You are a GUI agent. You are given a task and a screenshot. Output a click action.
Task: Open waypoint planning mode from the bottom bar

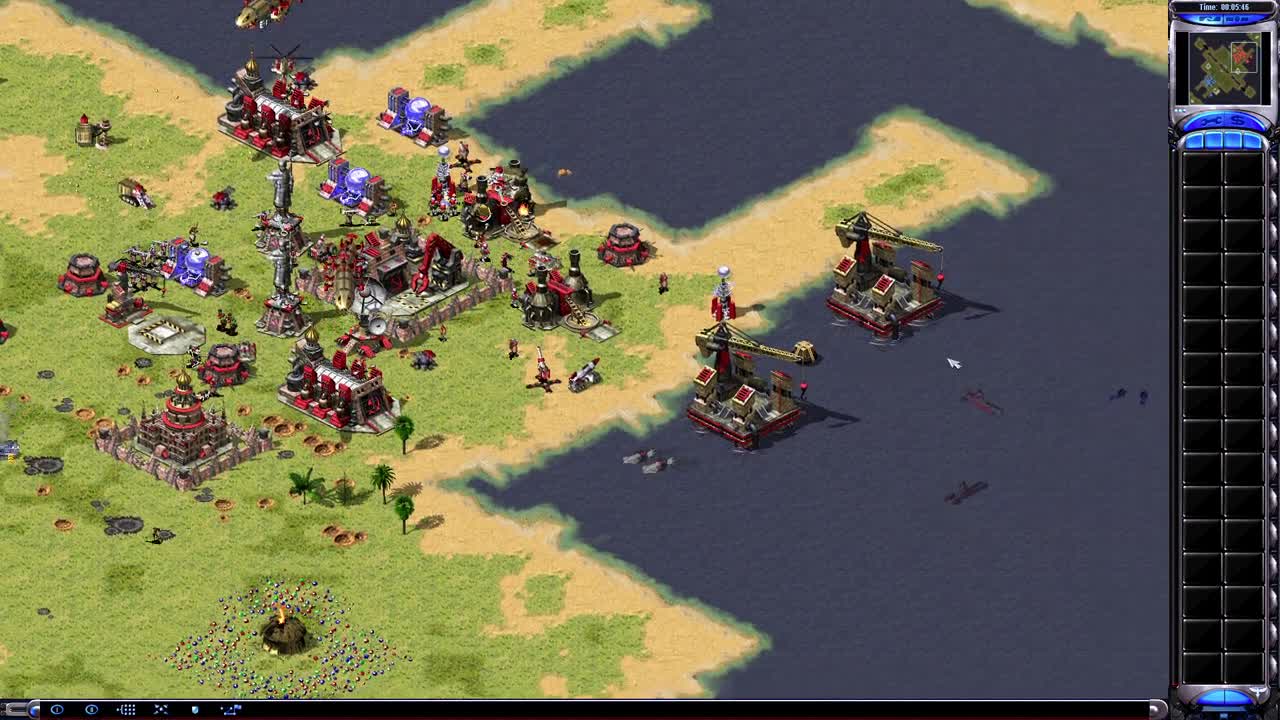pyautogui.click(x=231, y=709)
